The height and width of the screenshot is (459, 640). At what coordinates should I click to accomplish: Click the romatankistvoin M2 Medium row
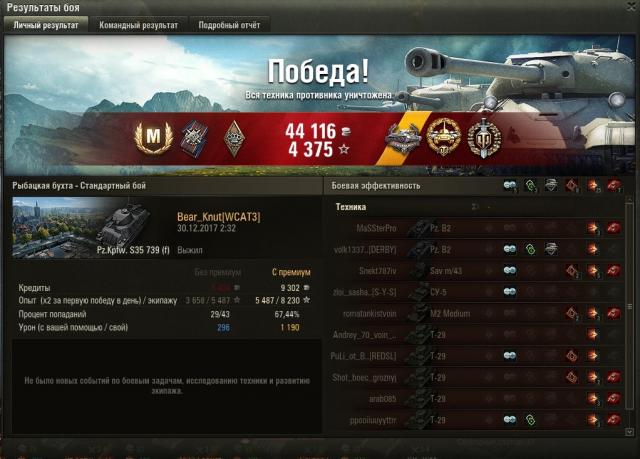coord(480,313)
